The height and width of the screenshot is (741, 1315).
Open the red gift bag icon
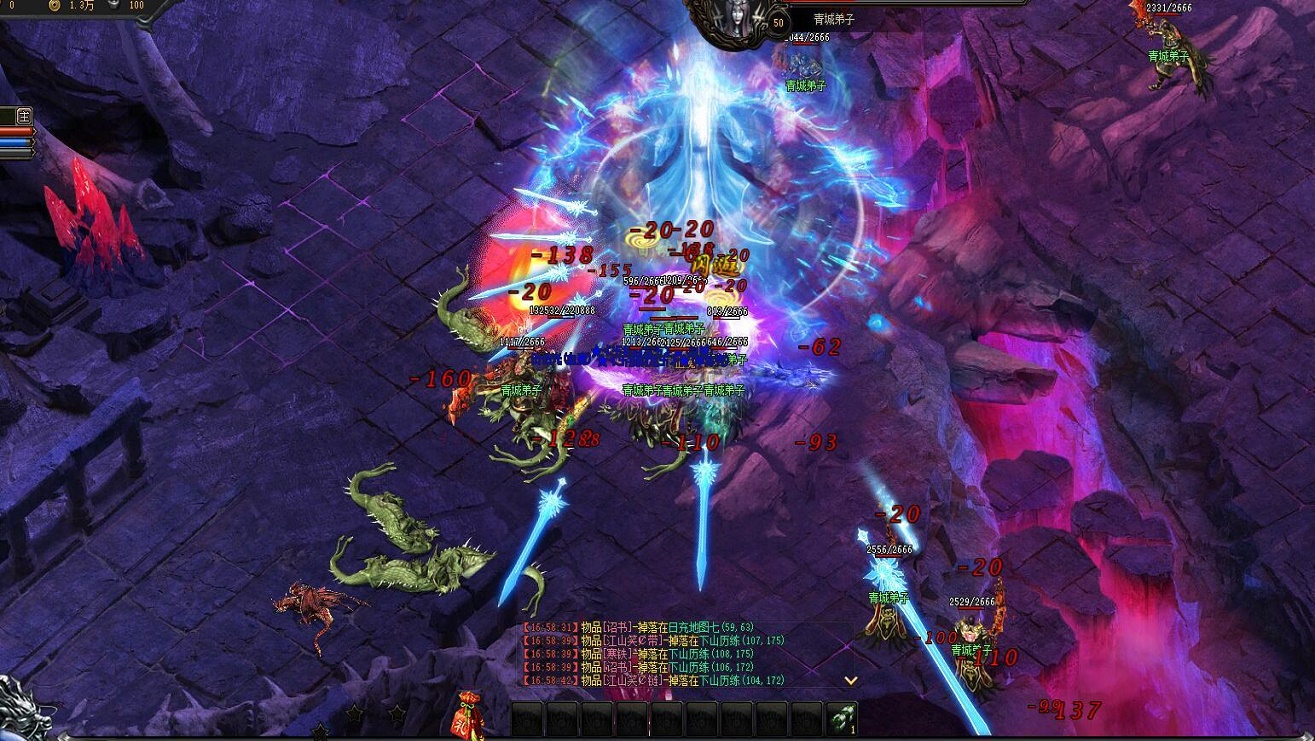tap(468, 713)
